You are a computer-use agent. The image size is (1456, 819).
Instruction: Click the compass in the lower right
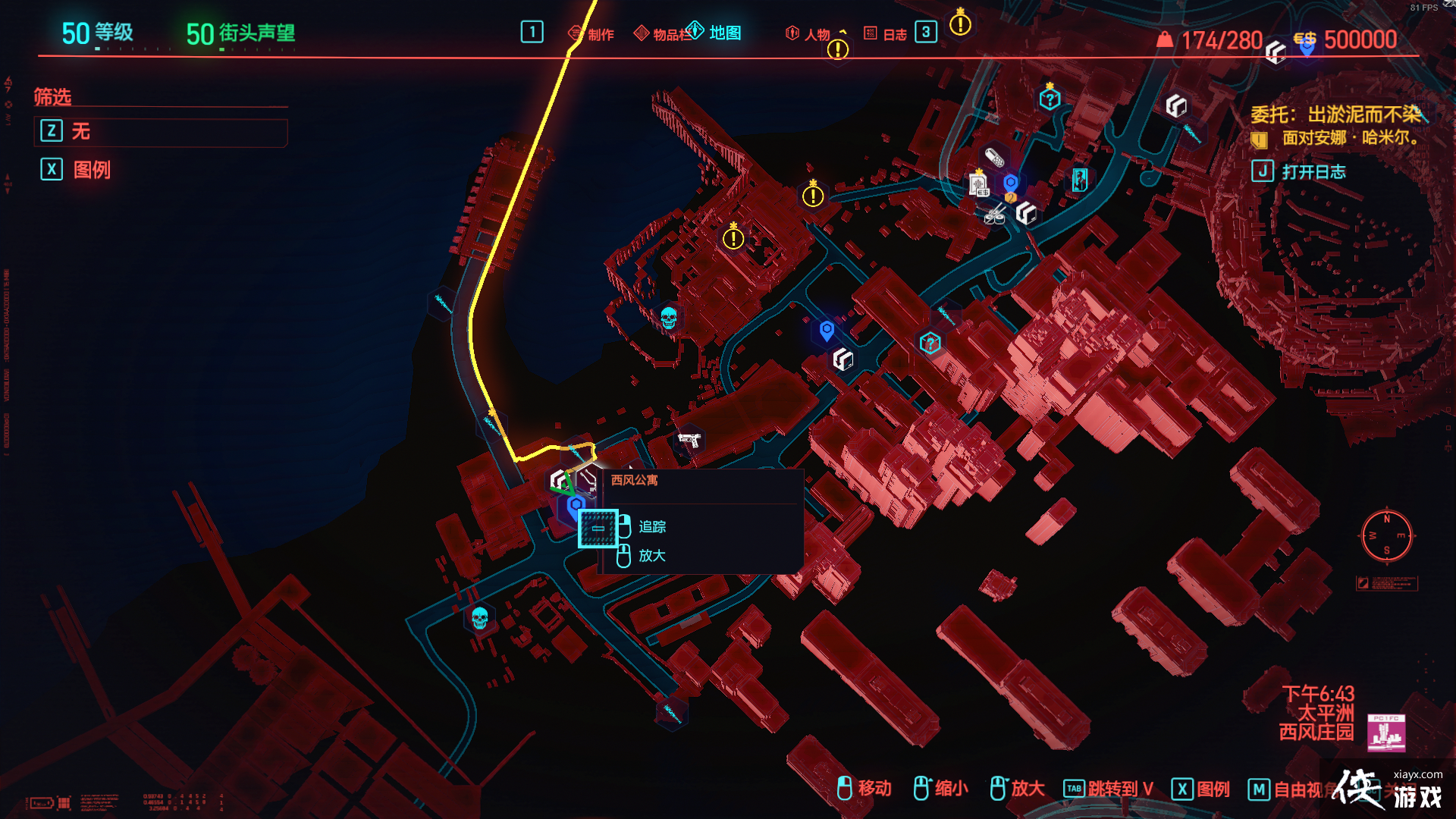[x=1386, y=535]
